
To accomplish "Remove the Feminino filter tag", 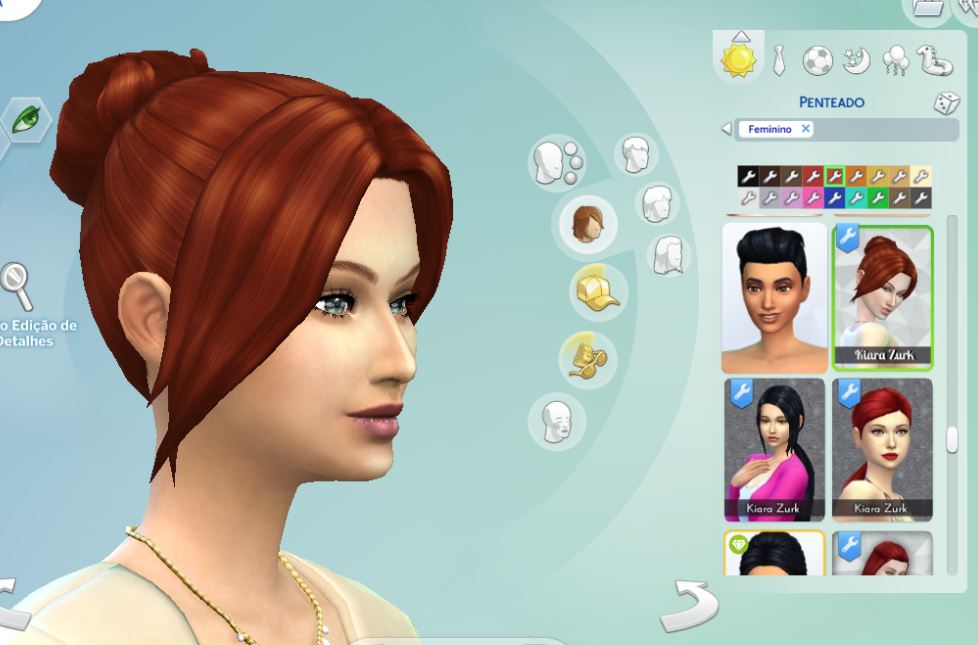I will [x=805, y=129].
